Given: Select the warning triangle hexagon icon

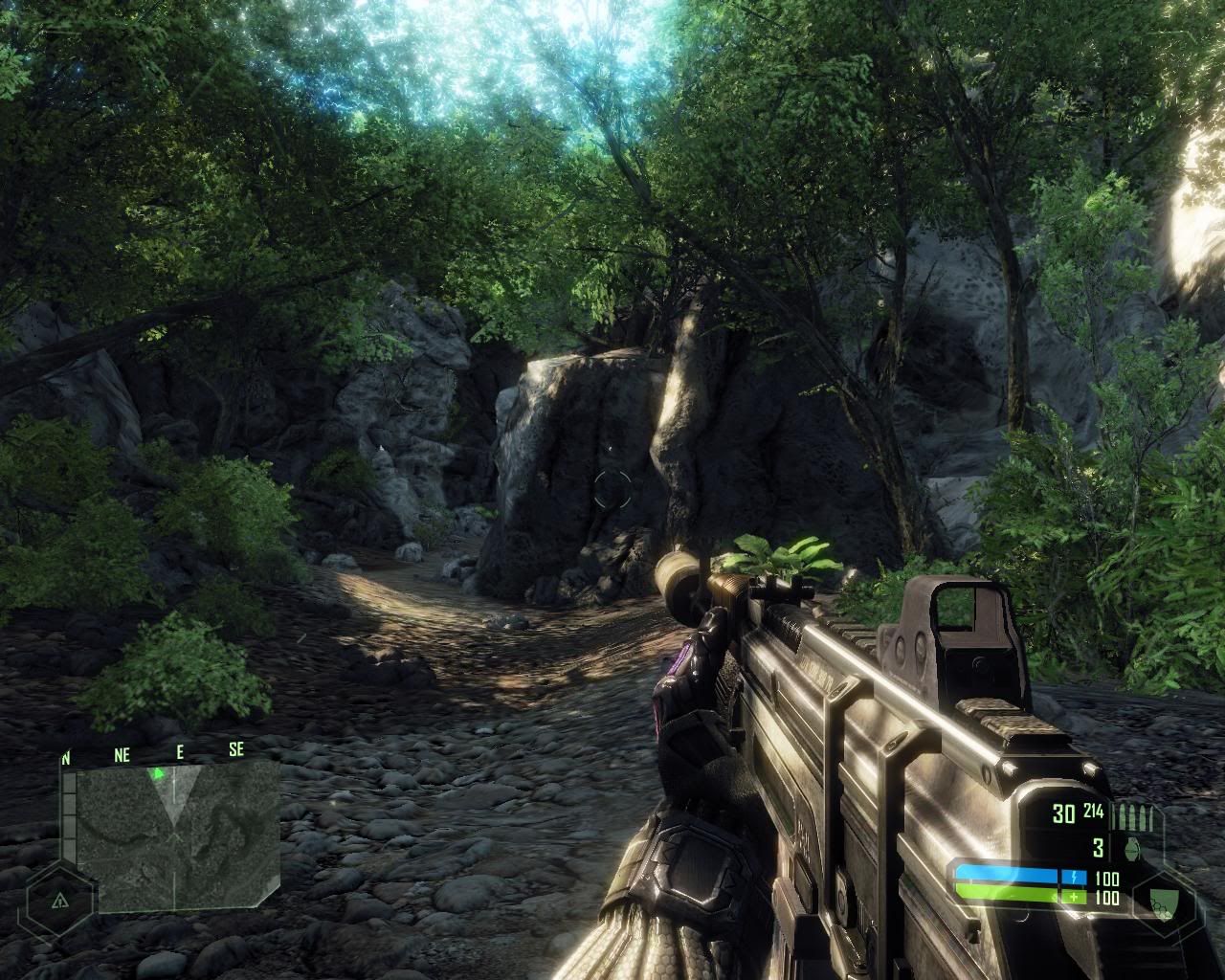Looking at the screenshot, I should (x=60, y=901).
